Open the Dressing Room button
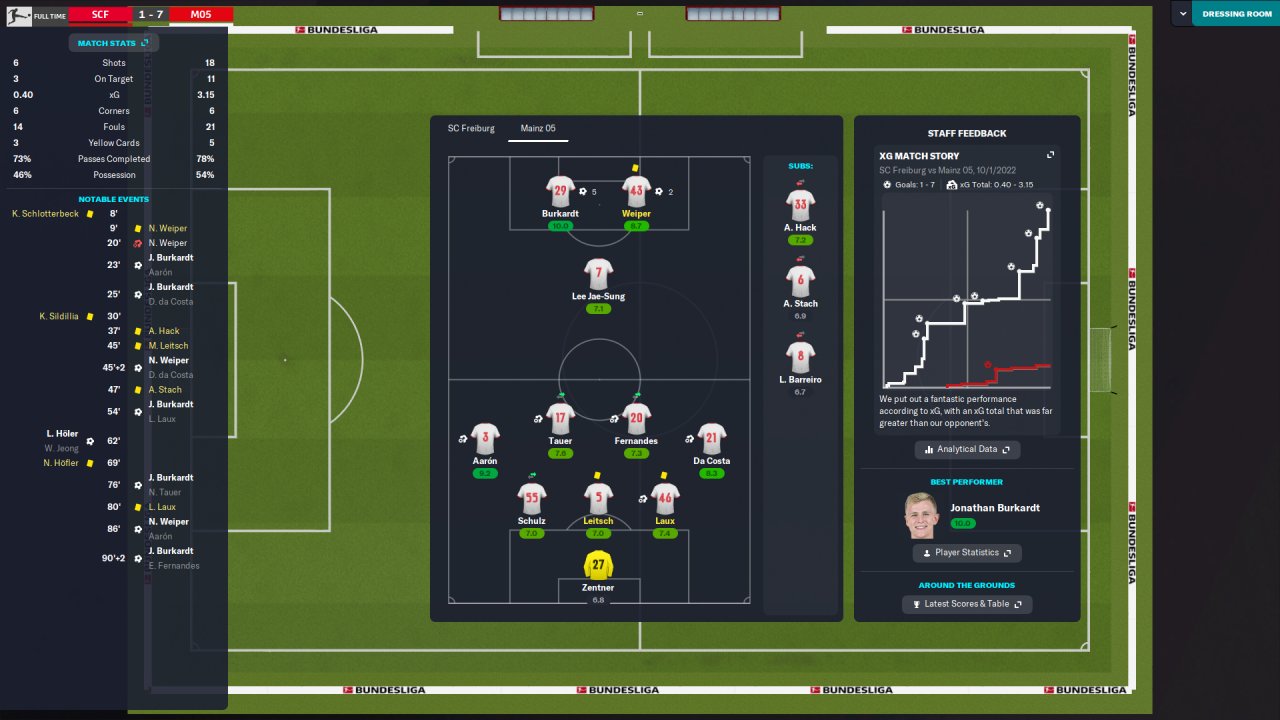Image resolution: width=1280 pixels, height=720 pixels. click(1236, 14)
